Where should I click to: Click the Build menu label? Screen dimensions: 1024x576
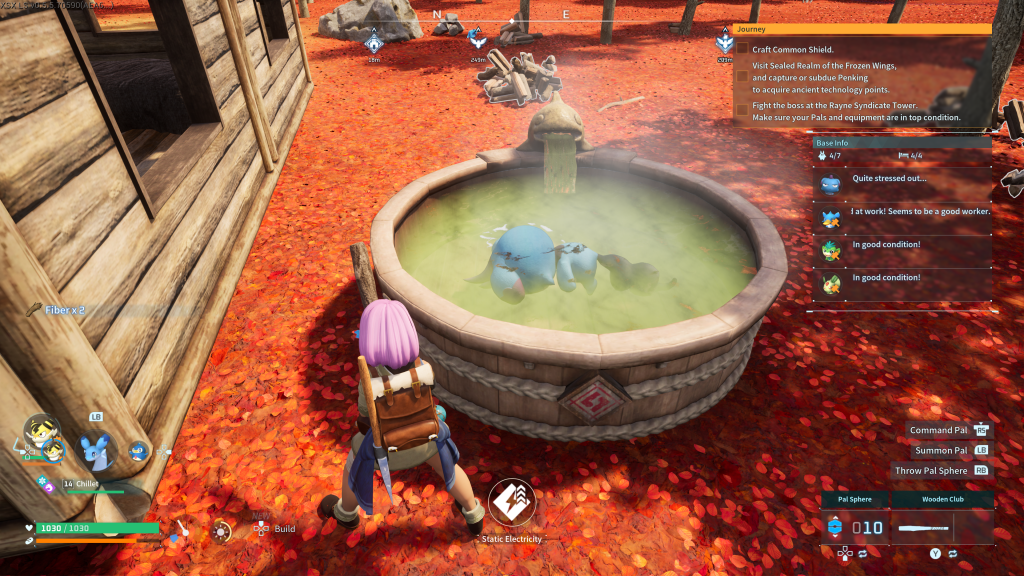284,529
